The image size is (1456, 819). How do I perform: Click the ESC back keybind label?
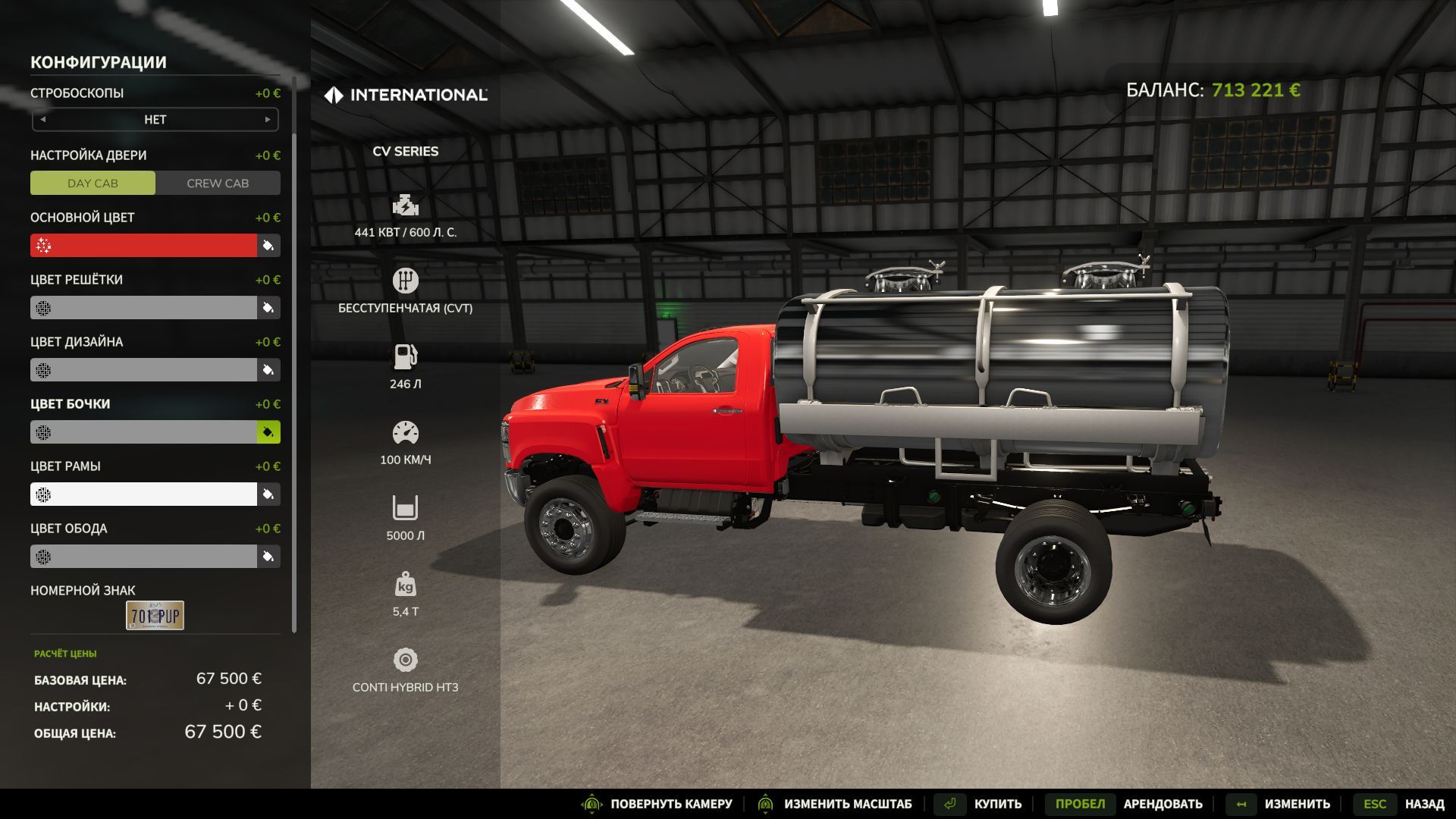1376,804
